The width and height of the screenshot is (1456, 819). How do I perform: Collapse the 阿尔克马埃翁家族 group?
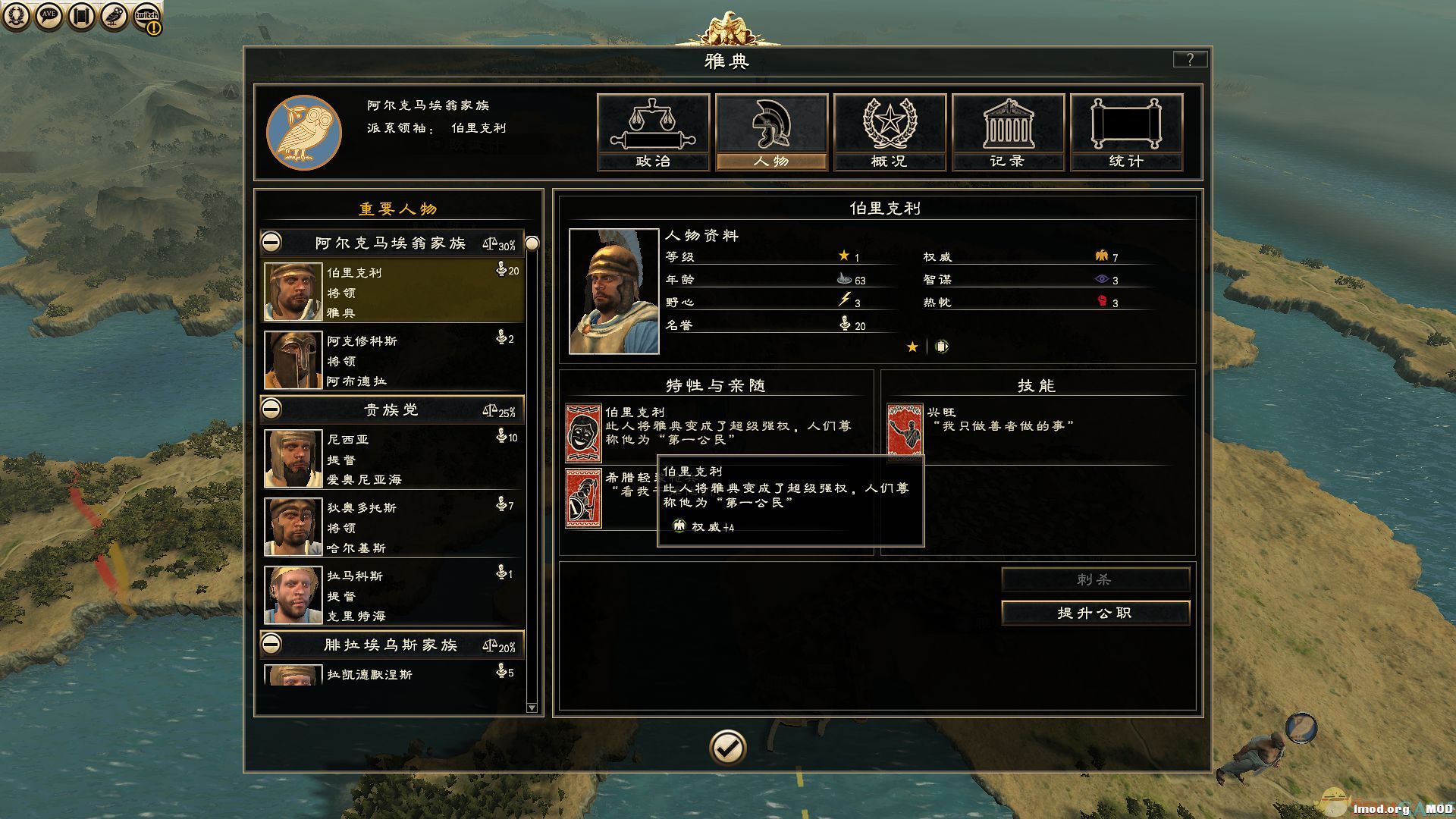point(272,242)
